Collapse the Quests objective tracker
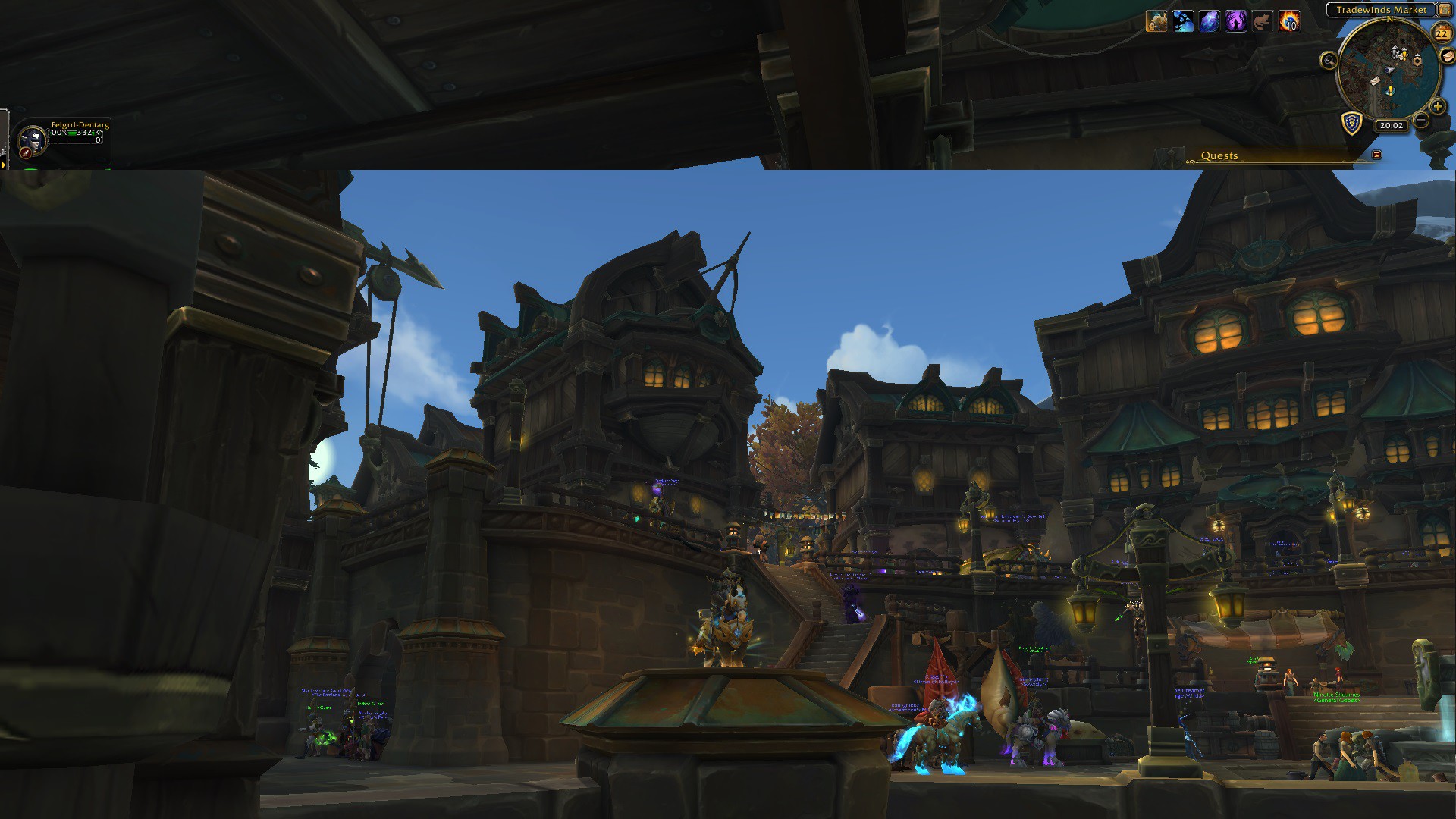The height and width of the screenshot is (819, 1456). point(1377,154)
